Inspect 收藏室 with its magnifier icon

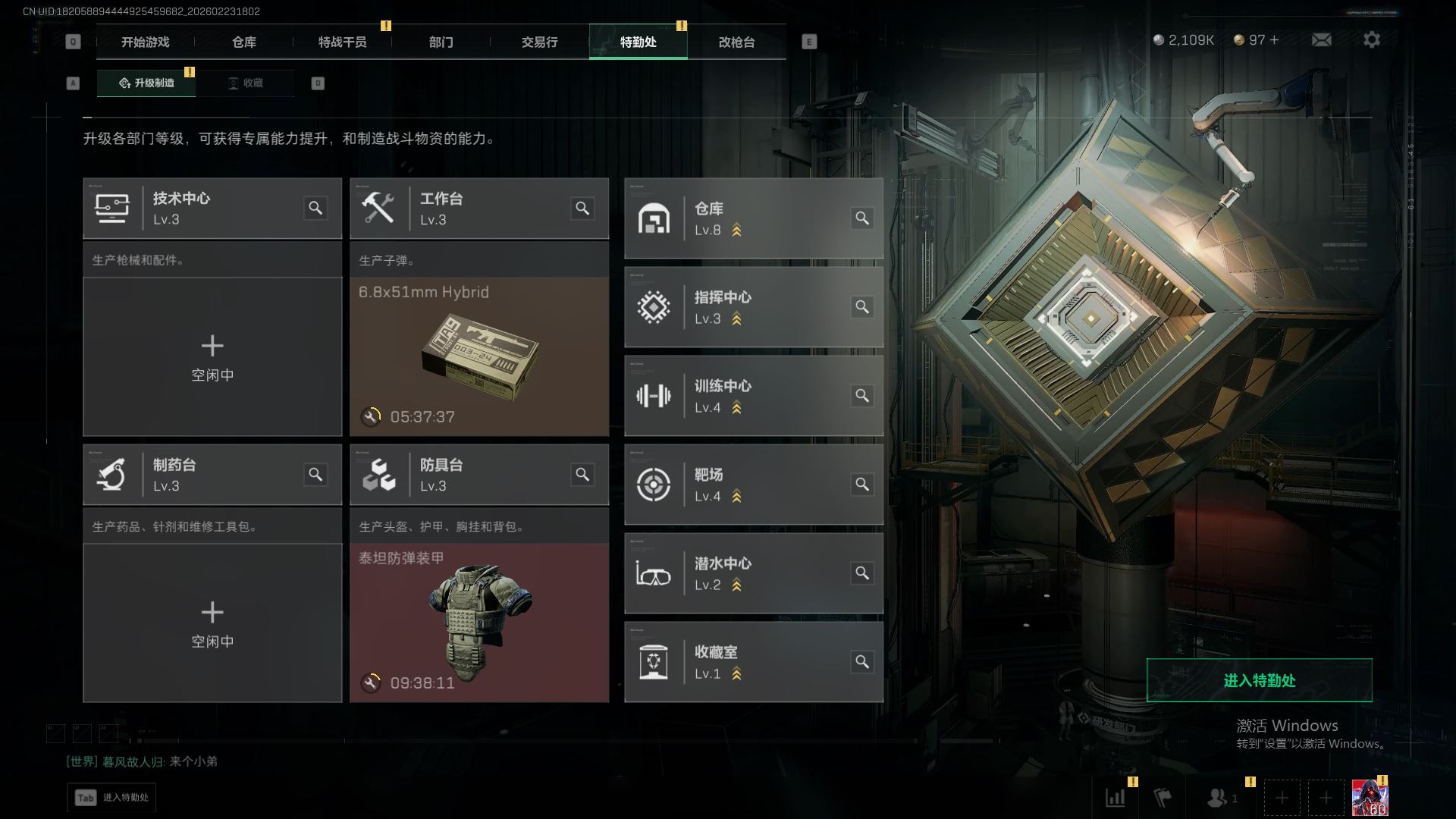[x=861, y=662]
